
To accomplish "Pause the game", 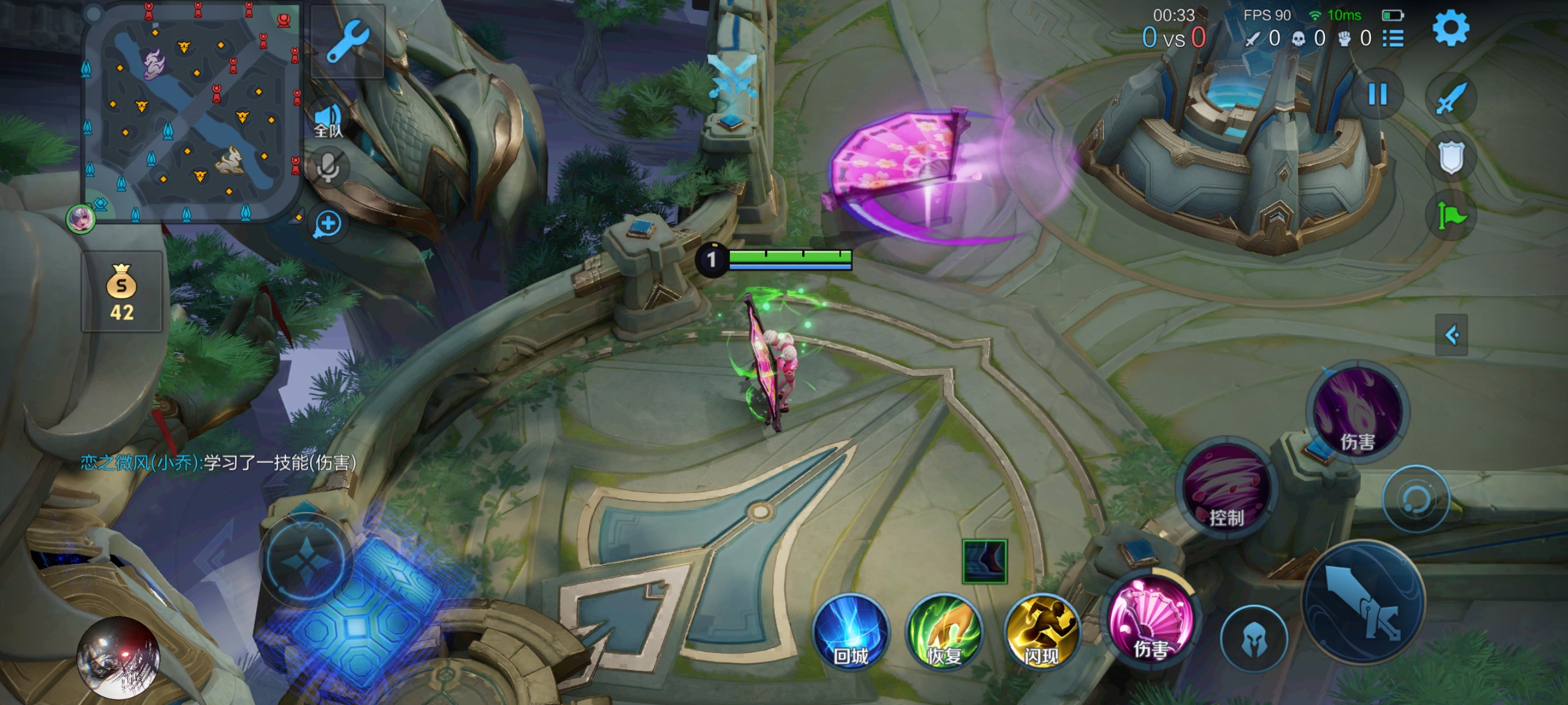I will (1377, 94).
